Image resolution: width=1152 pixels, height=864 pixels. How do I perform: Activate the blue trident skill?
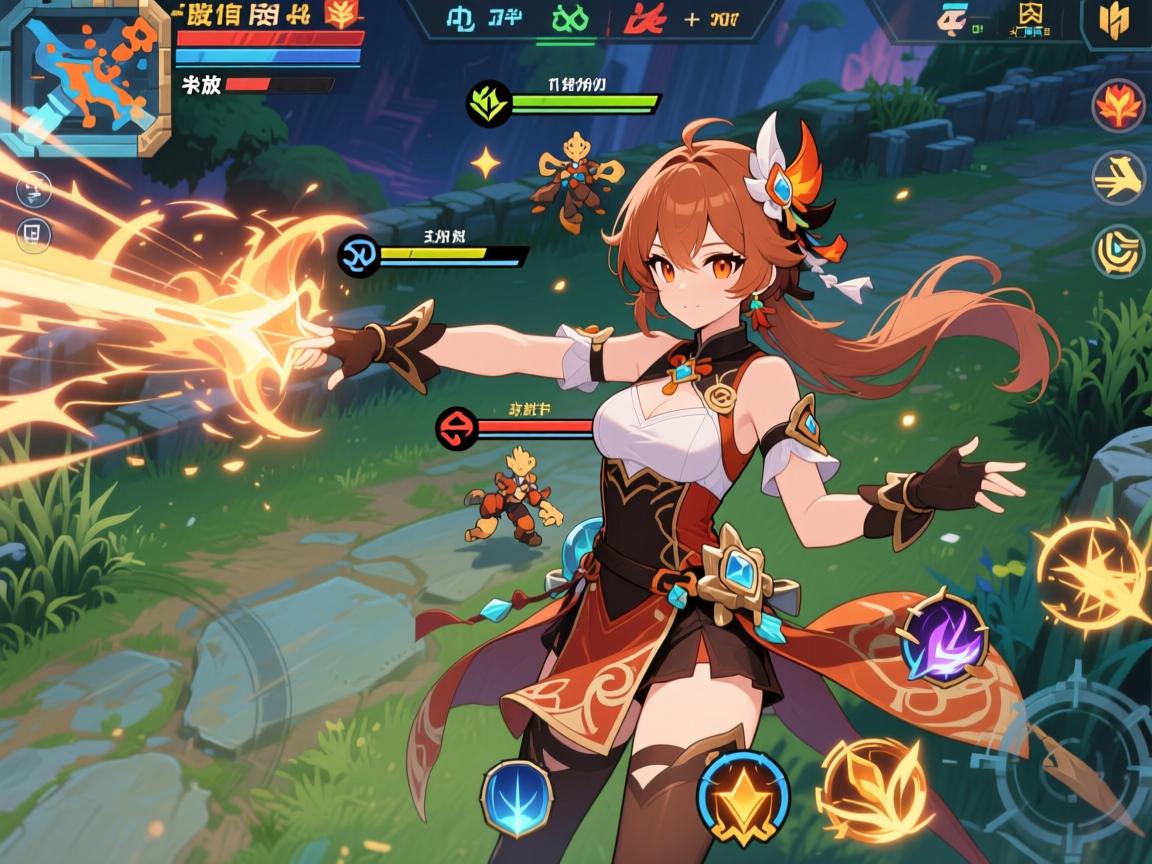coord(517,798)
